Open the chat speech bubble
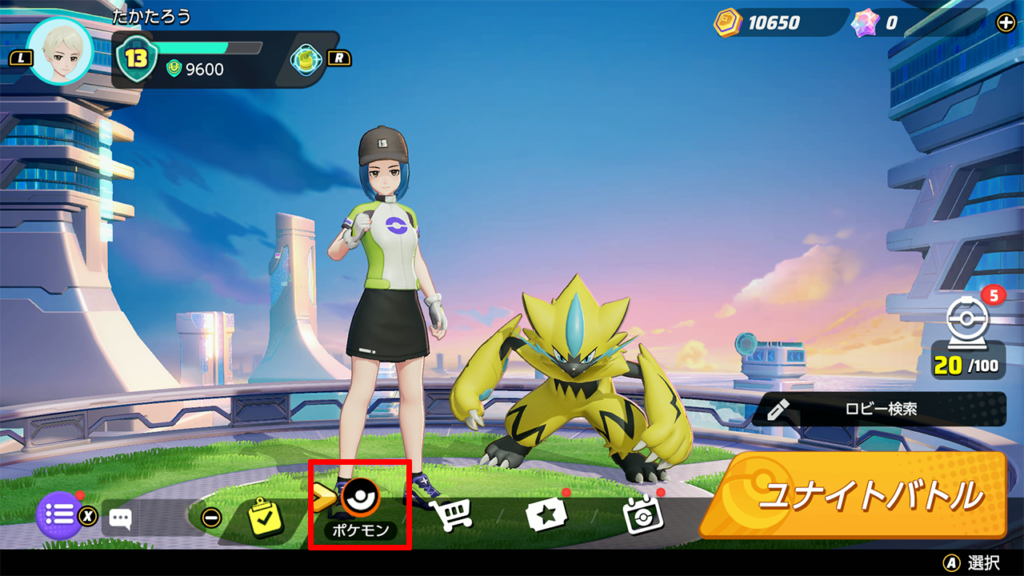 (121, 518)
